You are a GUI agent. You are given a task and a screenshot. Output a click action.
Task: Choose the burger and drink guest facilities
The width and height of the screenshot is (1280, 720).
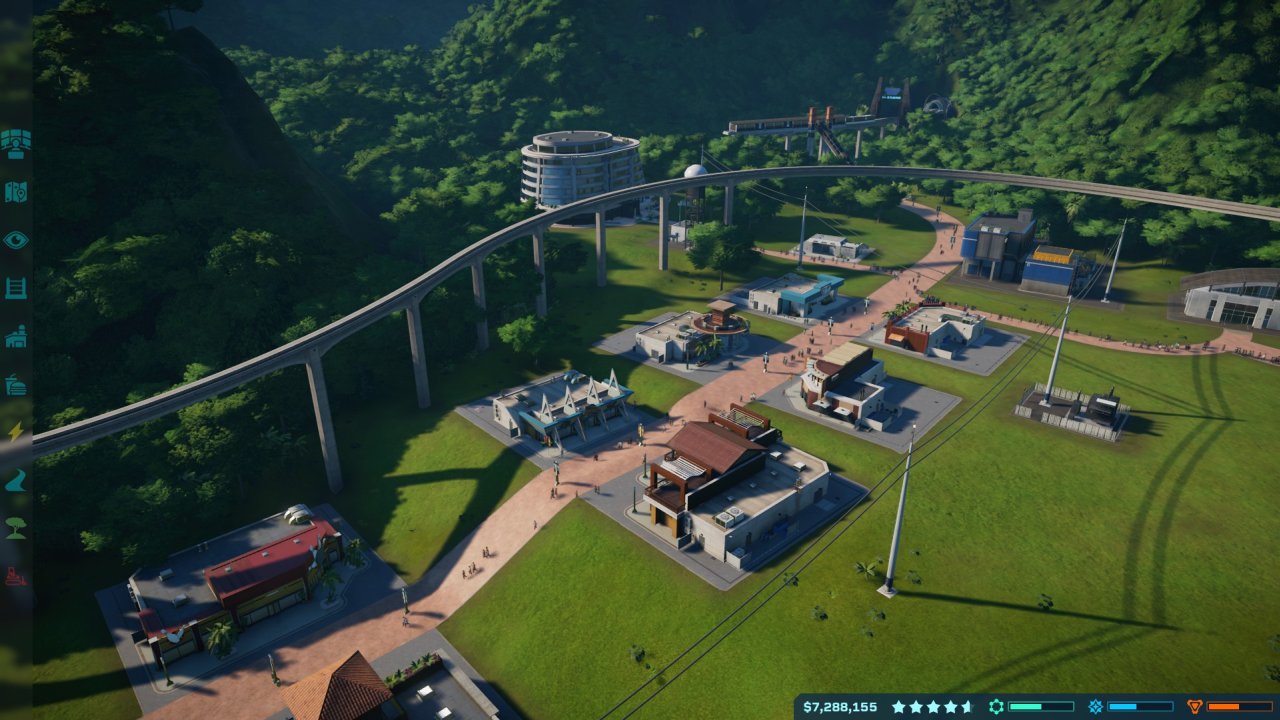[15, 385]
